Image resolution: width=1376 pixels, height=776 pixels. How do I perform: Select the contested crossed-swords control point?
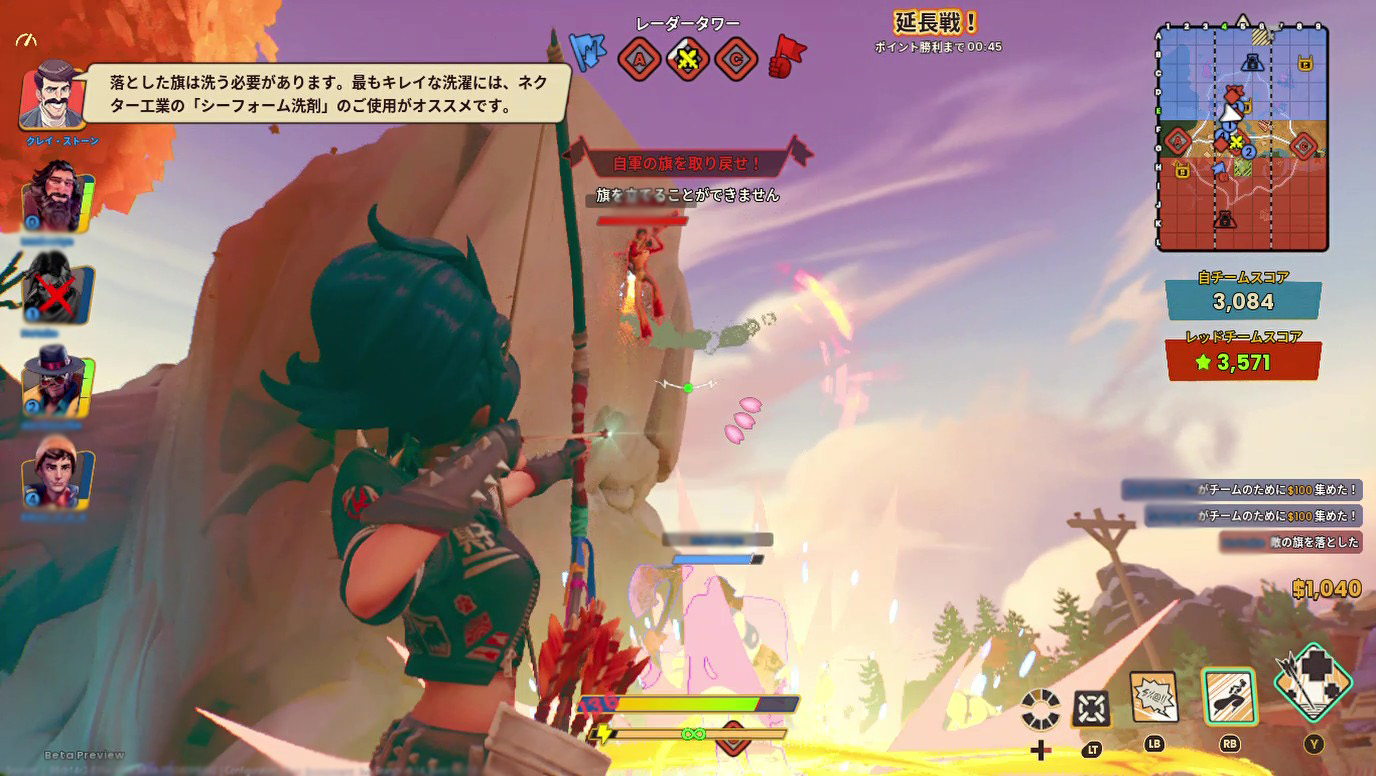(688, 59)
